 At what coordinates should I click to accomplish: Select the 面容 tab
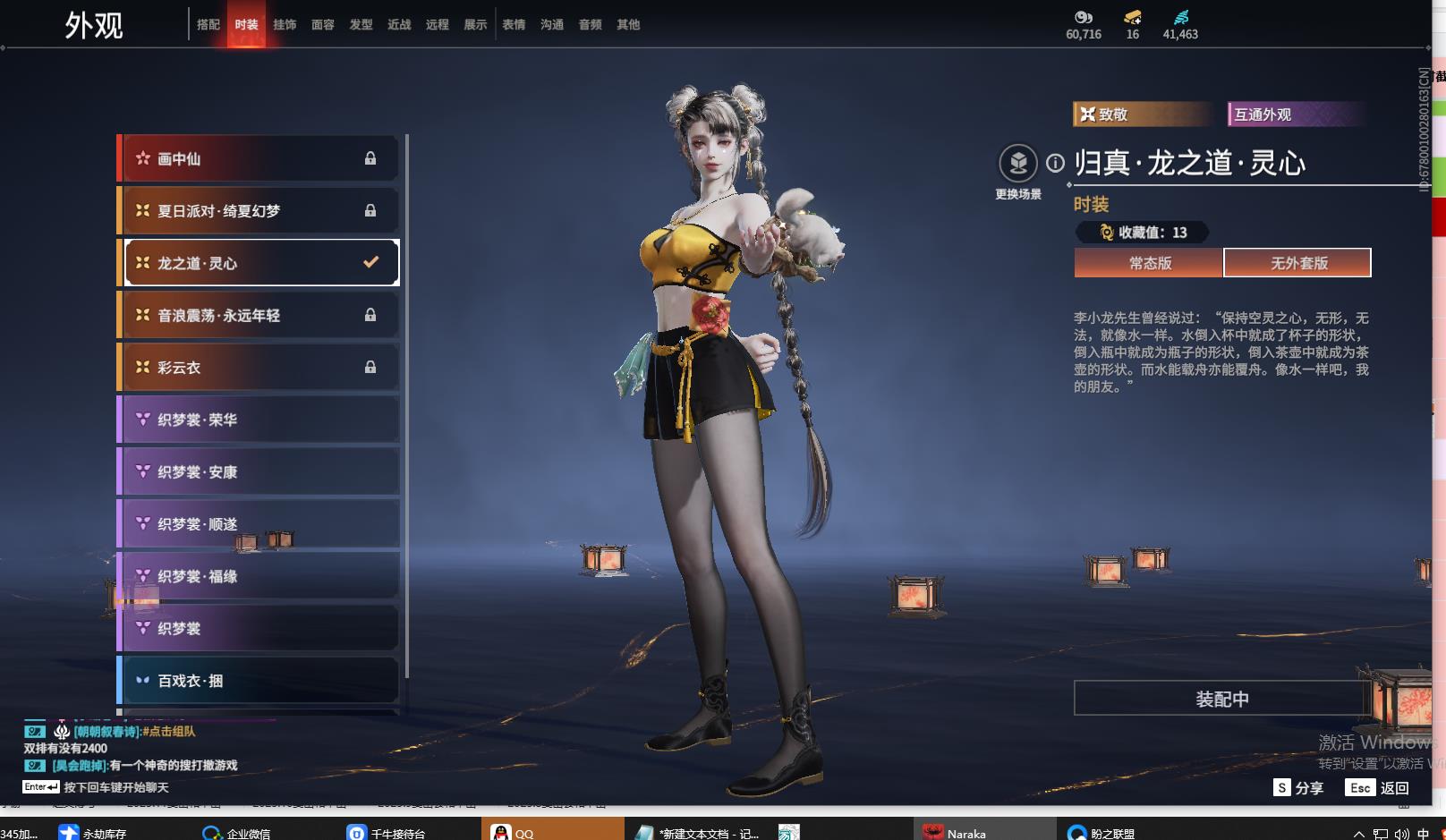pyautogui.click(x=322, y=25)
